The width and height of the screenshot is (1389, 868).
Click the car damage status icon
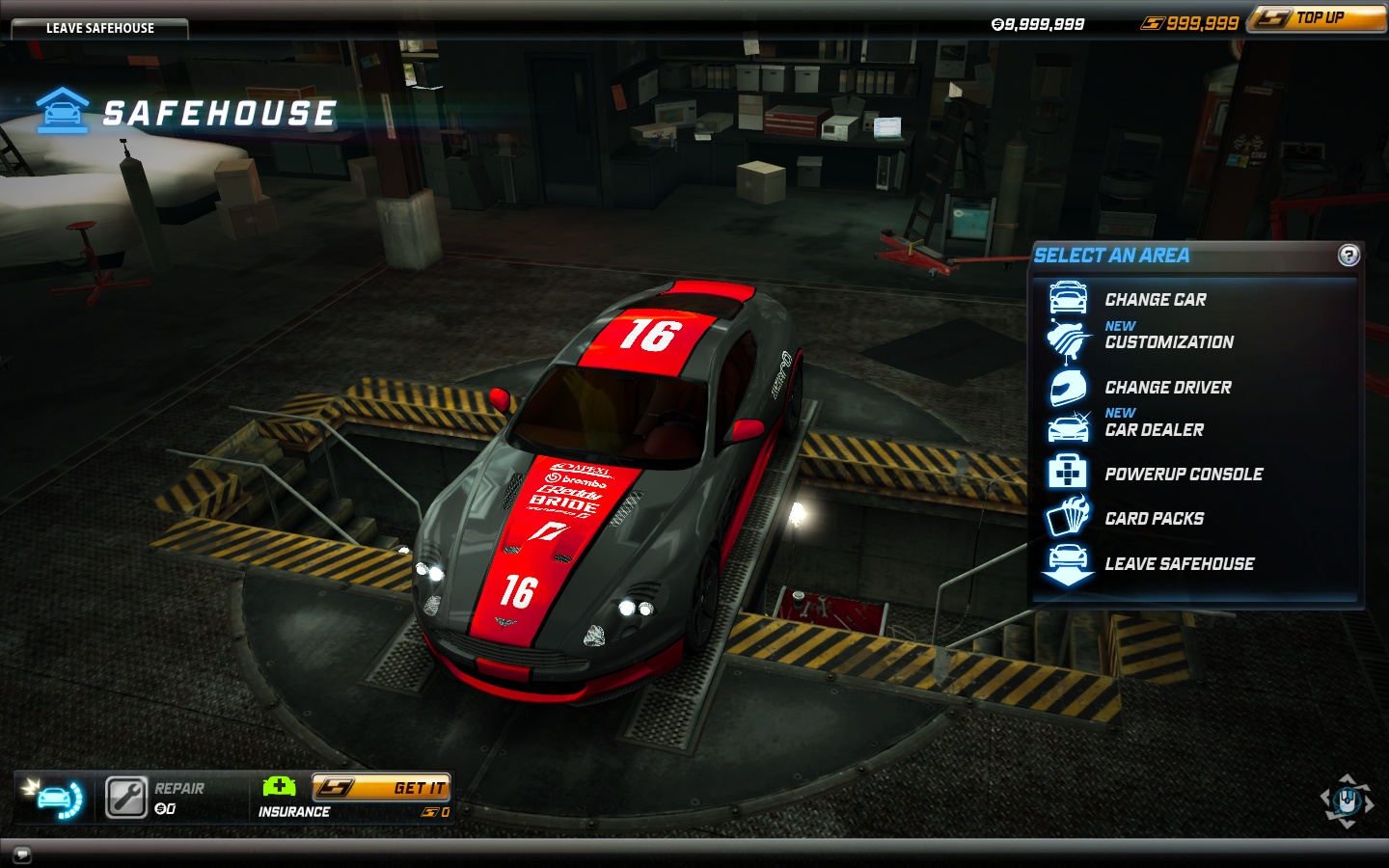click(x=55, y=798)
